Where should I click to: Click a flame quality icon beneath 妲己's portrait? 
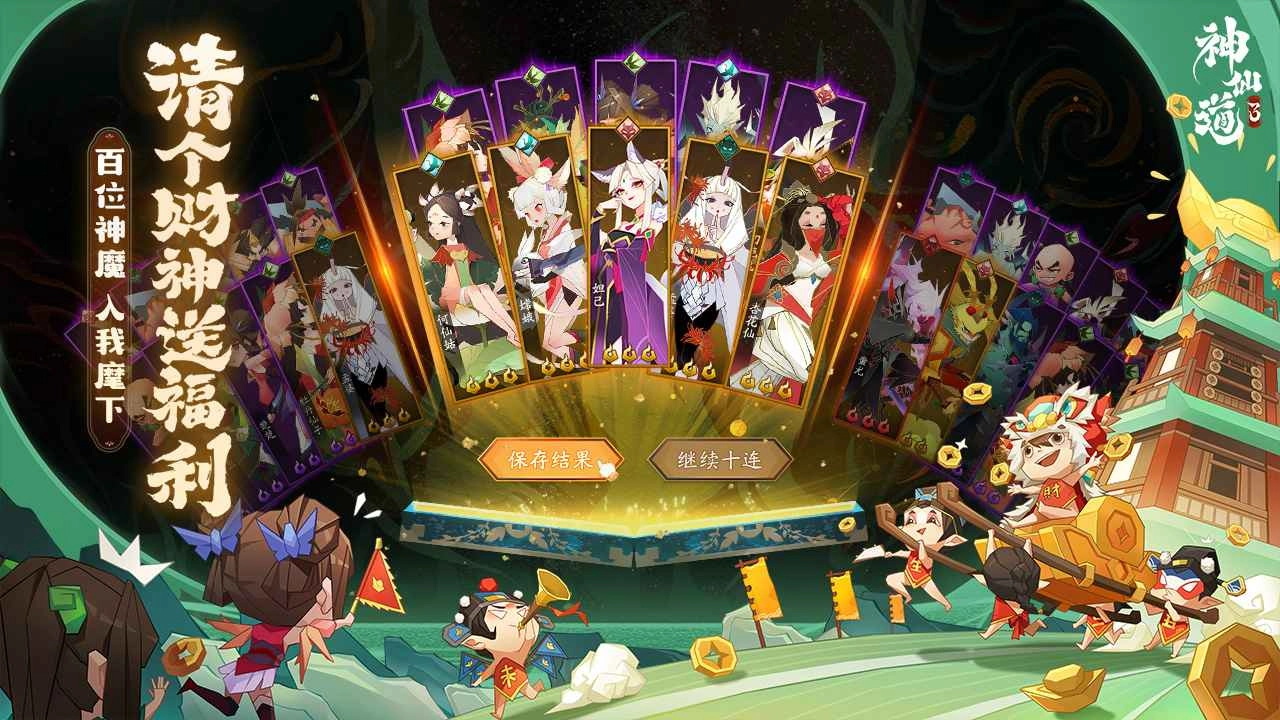pos(628,354)
